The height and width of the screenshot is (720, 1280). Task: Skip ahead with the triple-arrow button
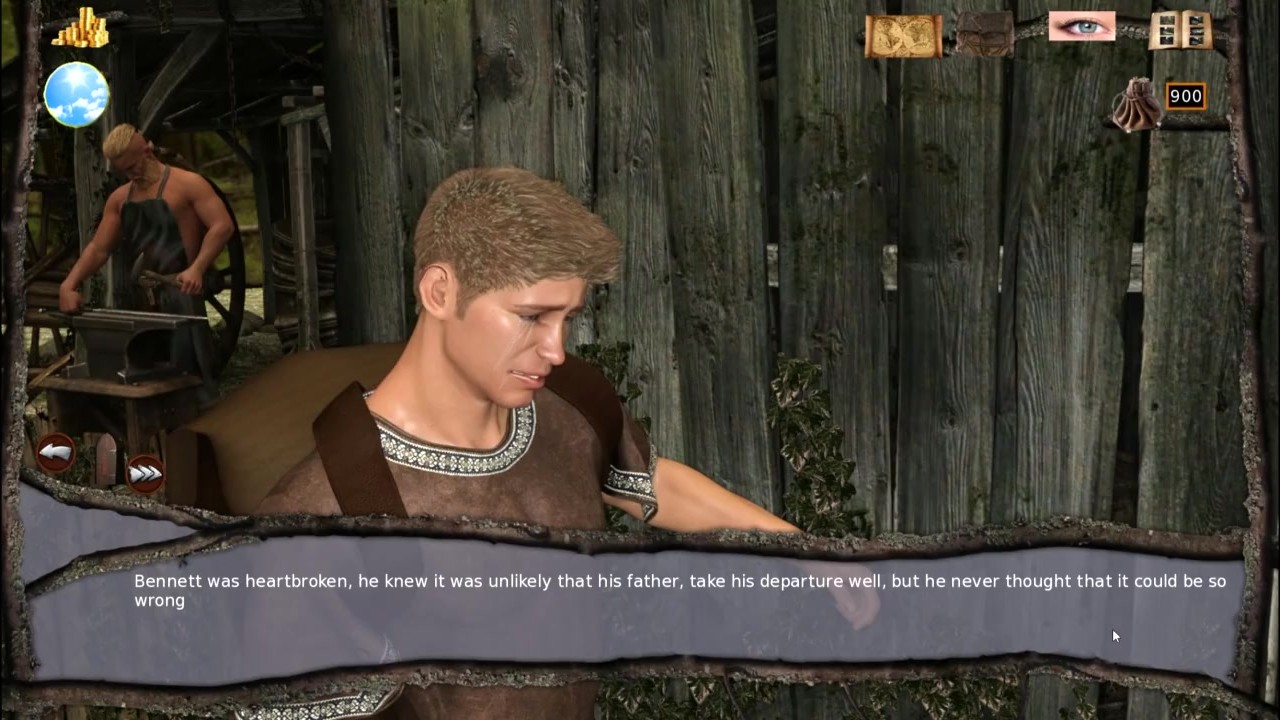pos(145,472)
